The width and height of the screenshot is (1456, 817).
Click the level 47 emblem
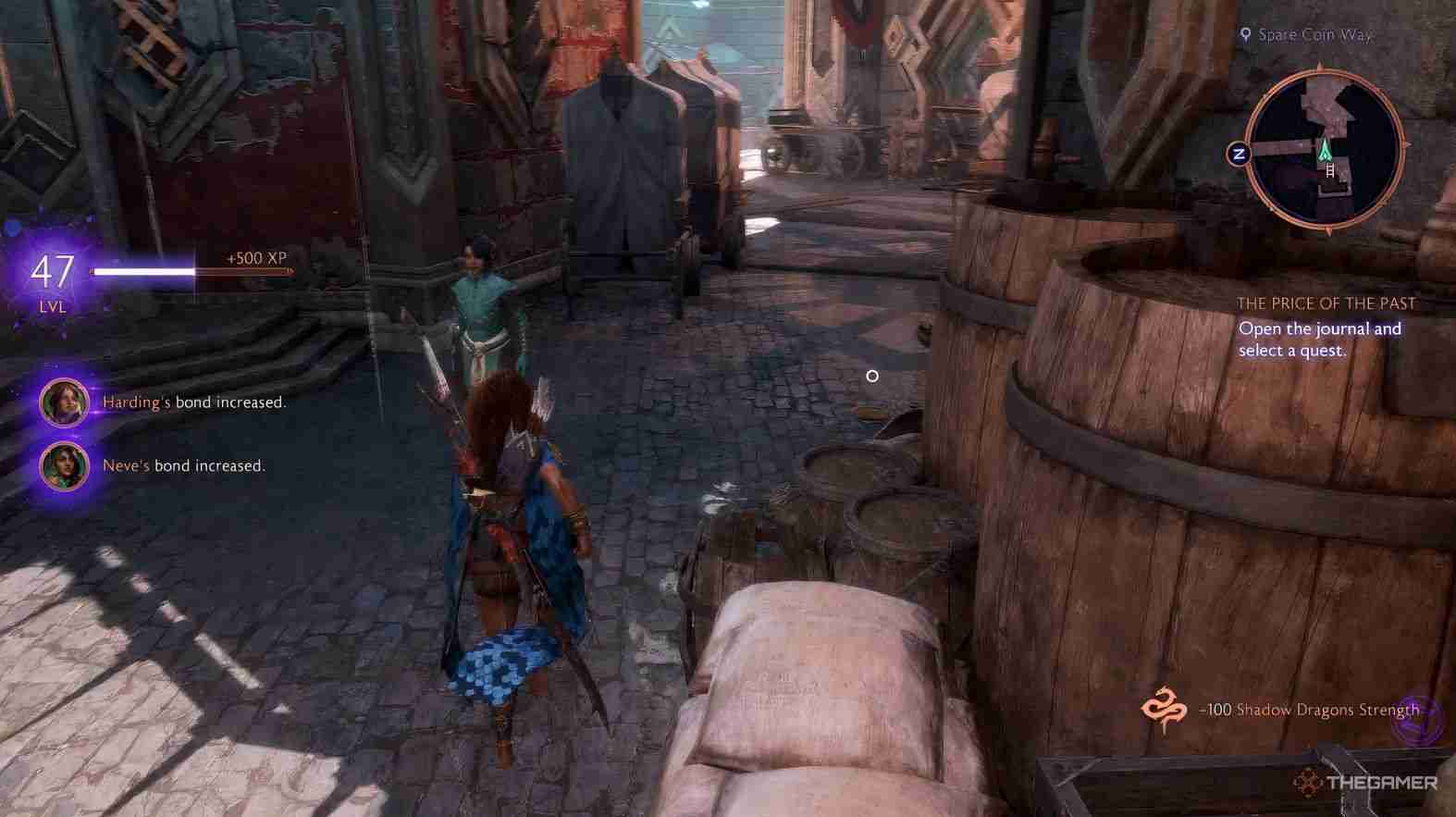(x=52, y=274)
